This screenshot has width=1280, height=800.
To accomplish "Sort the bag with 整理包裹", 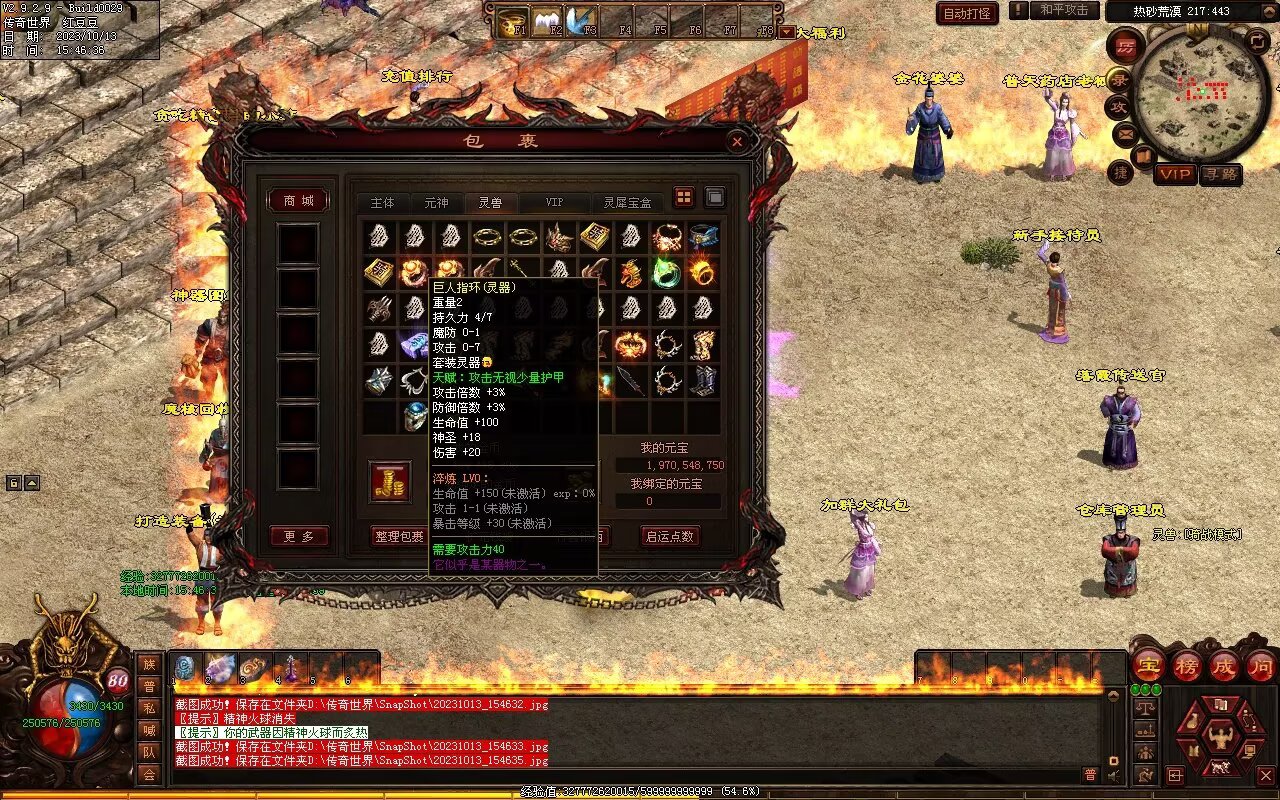I will pos(399,537).
